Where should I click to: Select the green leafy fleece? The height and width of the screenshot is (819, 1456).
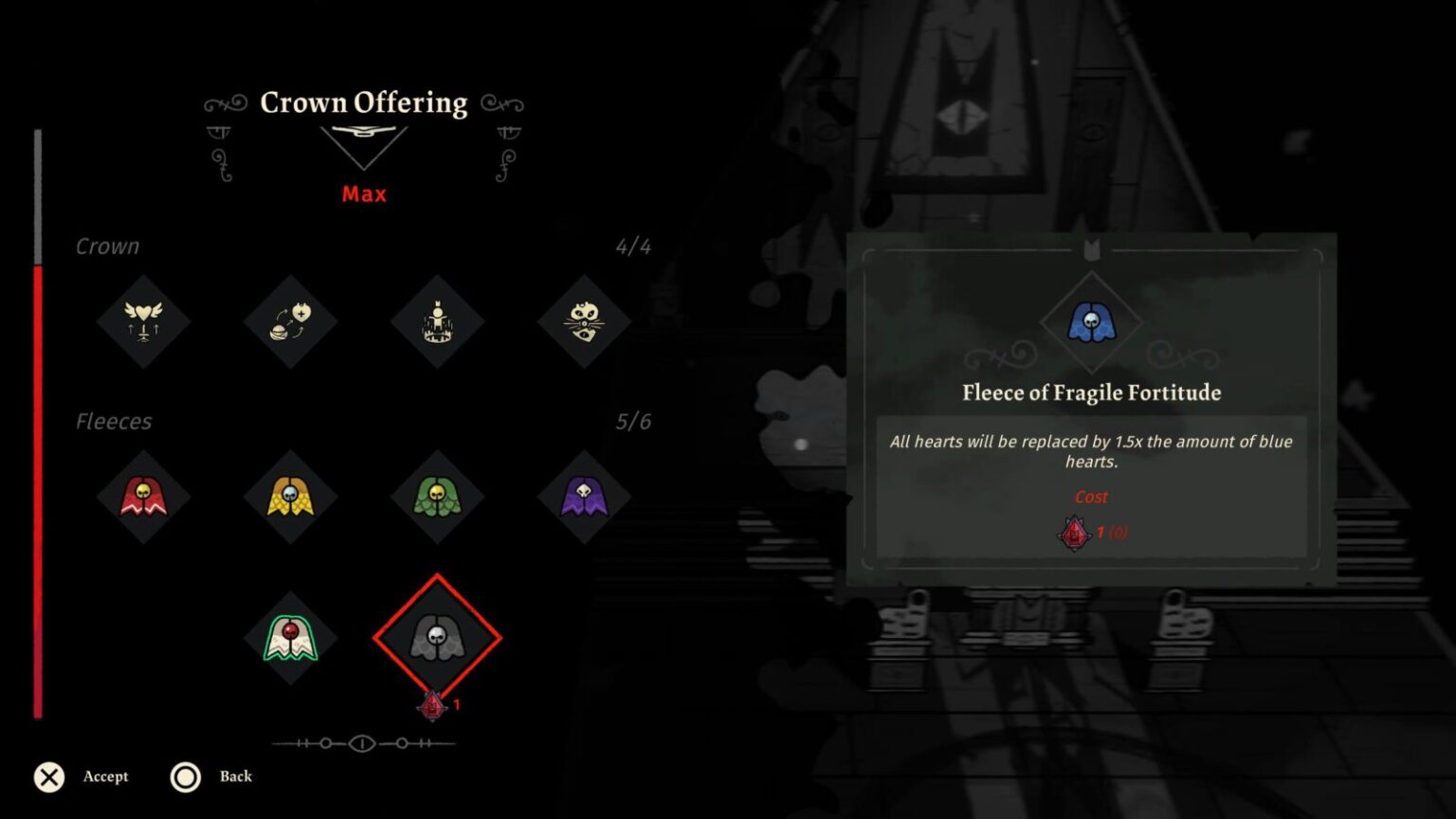pyautogui.click(x=437, y=498)
